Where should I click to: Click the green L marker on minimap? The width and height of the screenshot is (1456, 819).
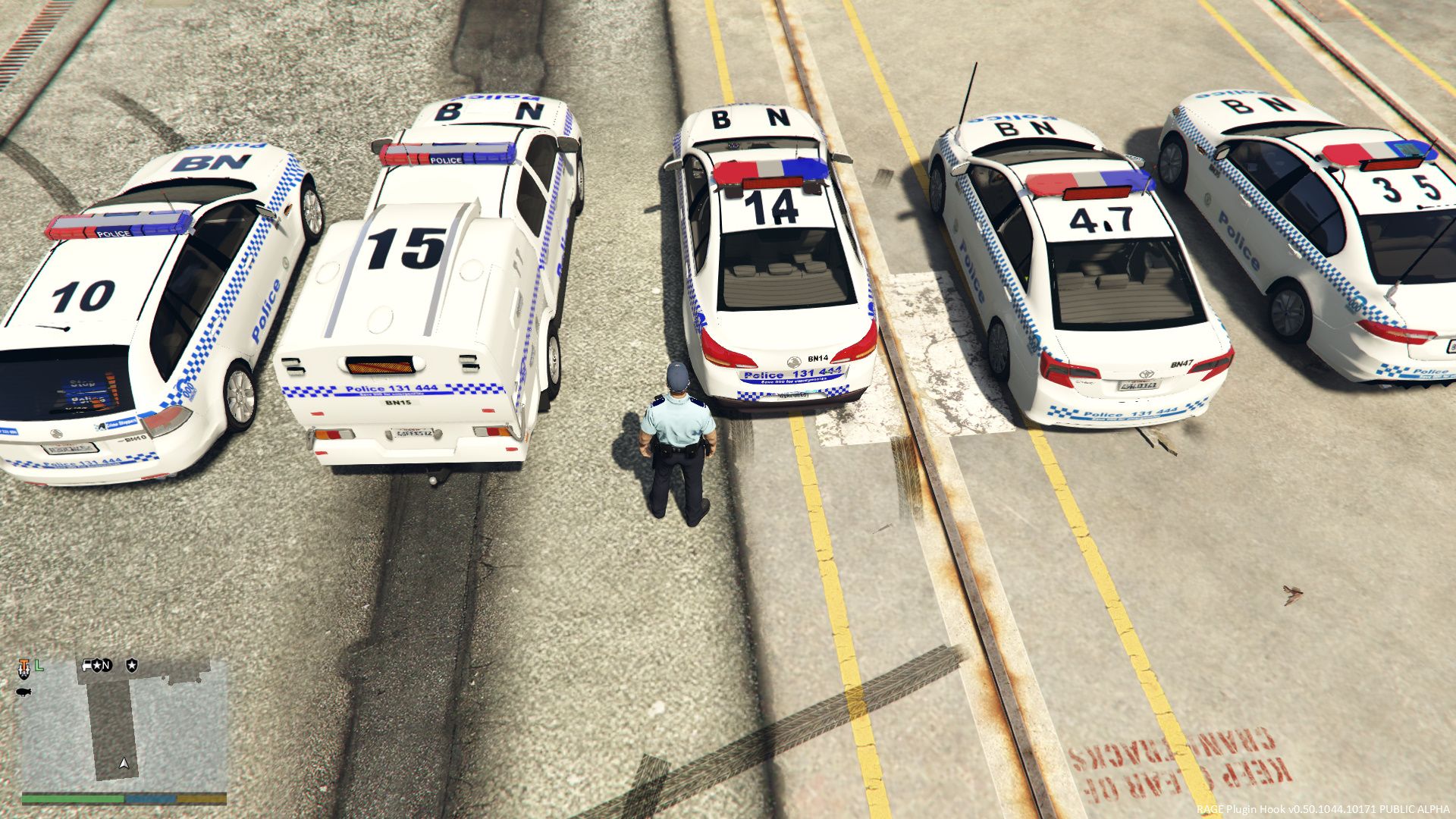[39, 666]
